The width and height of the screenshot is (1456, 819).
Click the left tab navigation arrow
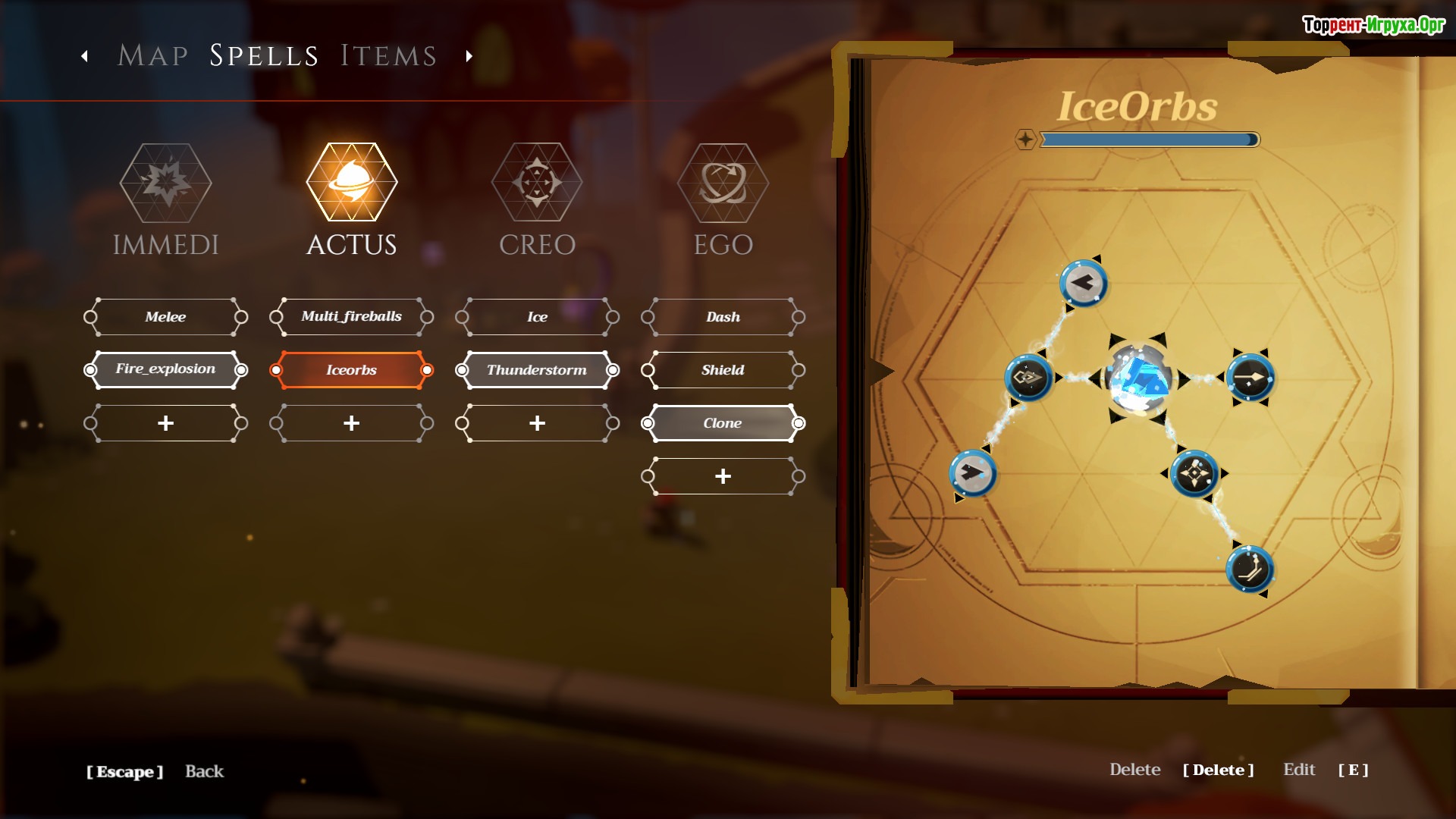pyautogui.click(x=85, y=56)
